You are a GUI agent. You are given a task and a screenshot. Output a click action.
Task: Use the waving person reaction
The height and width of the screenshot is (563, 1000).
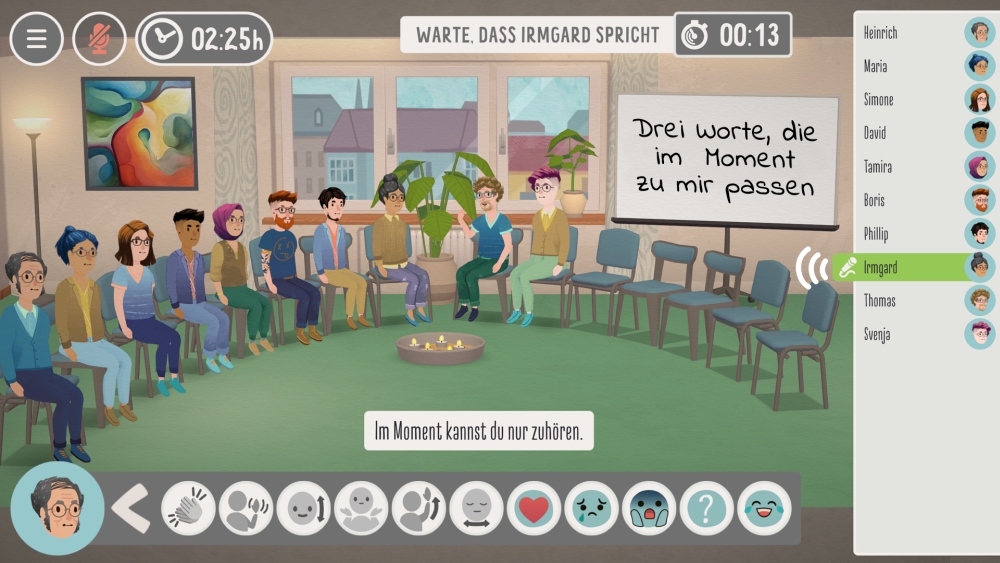(x=245, y=508)
